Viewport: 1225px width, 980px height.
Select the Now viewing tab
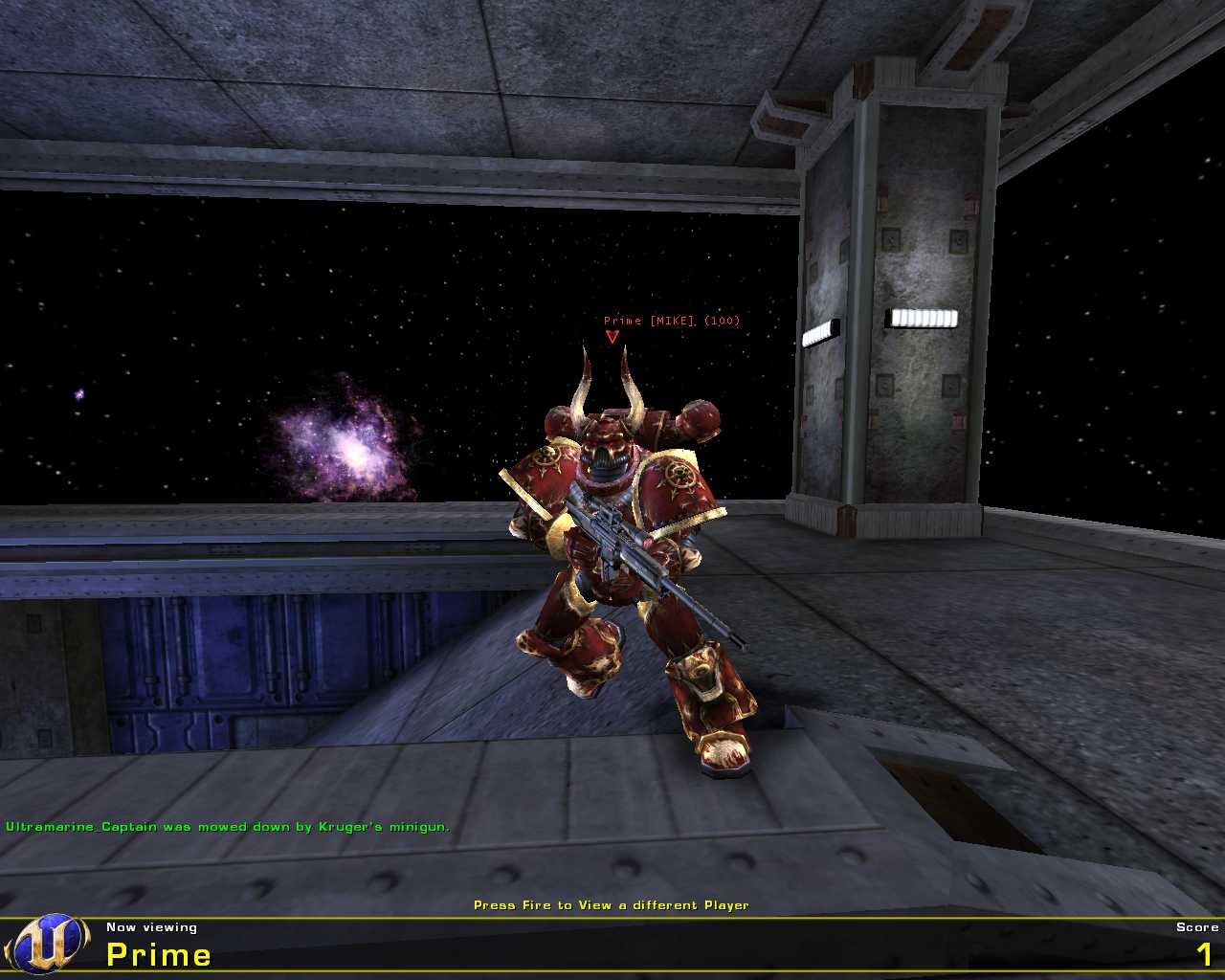[x=150, y=926]
